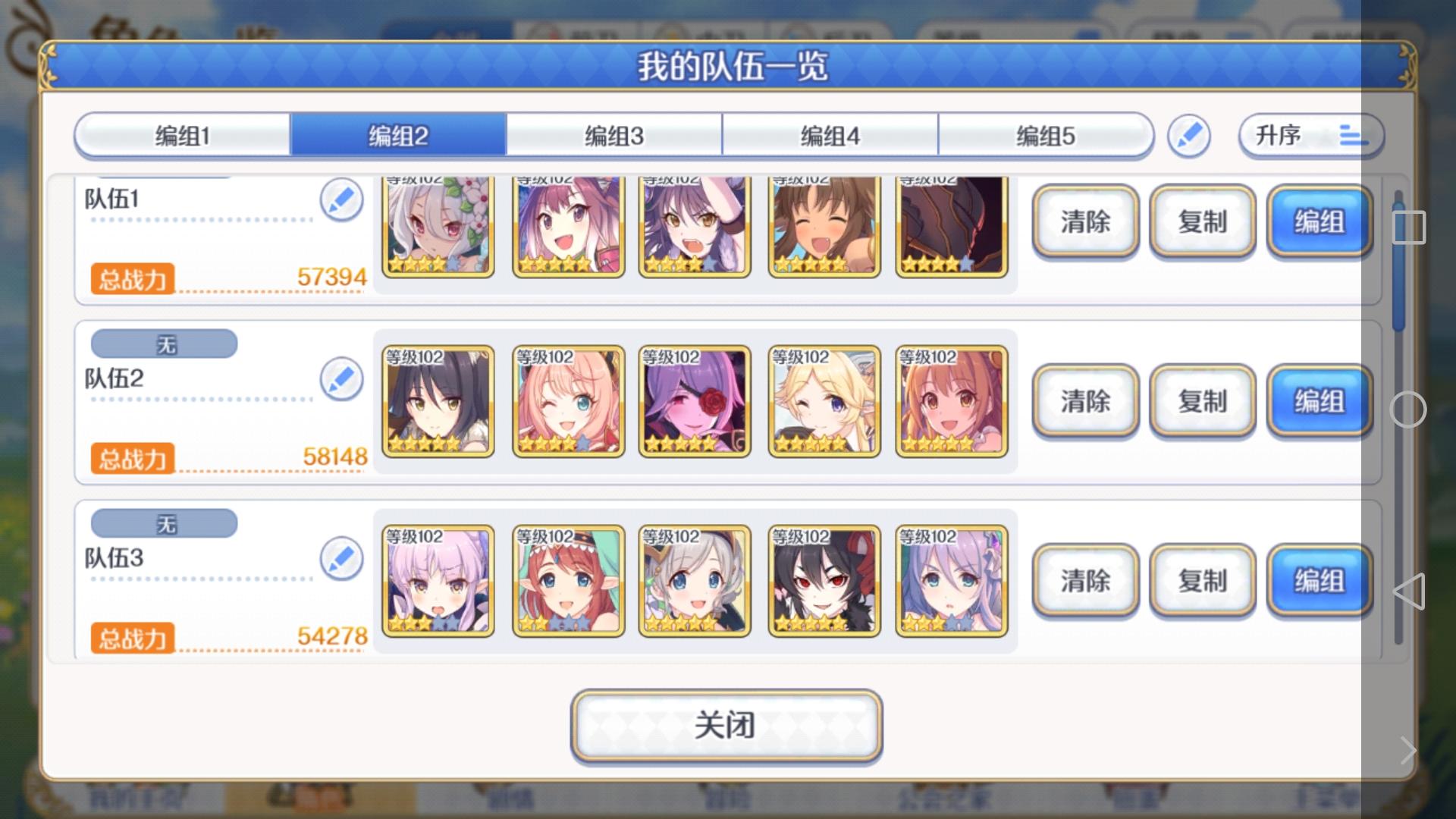Screen dimensions: 1456x819
Task: Open the rename pencil icon beside 队伍1
Action: pyautogui.click(x=342, y=199)
